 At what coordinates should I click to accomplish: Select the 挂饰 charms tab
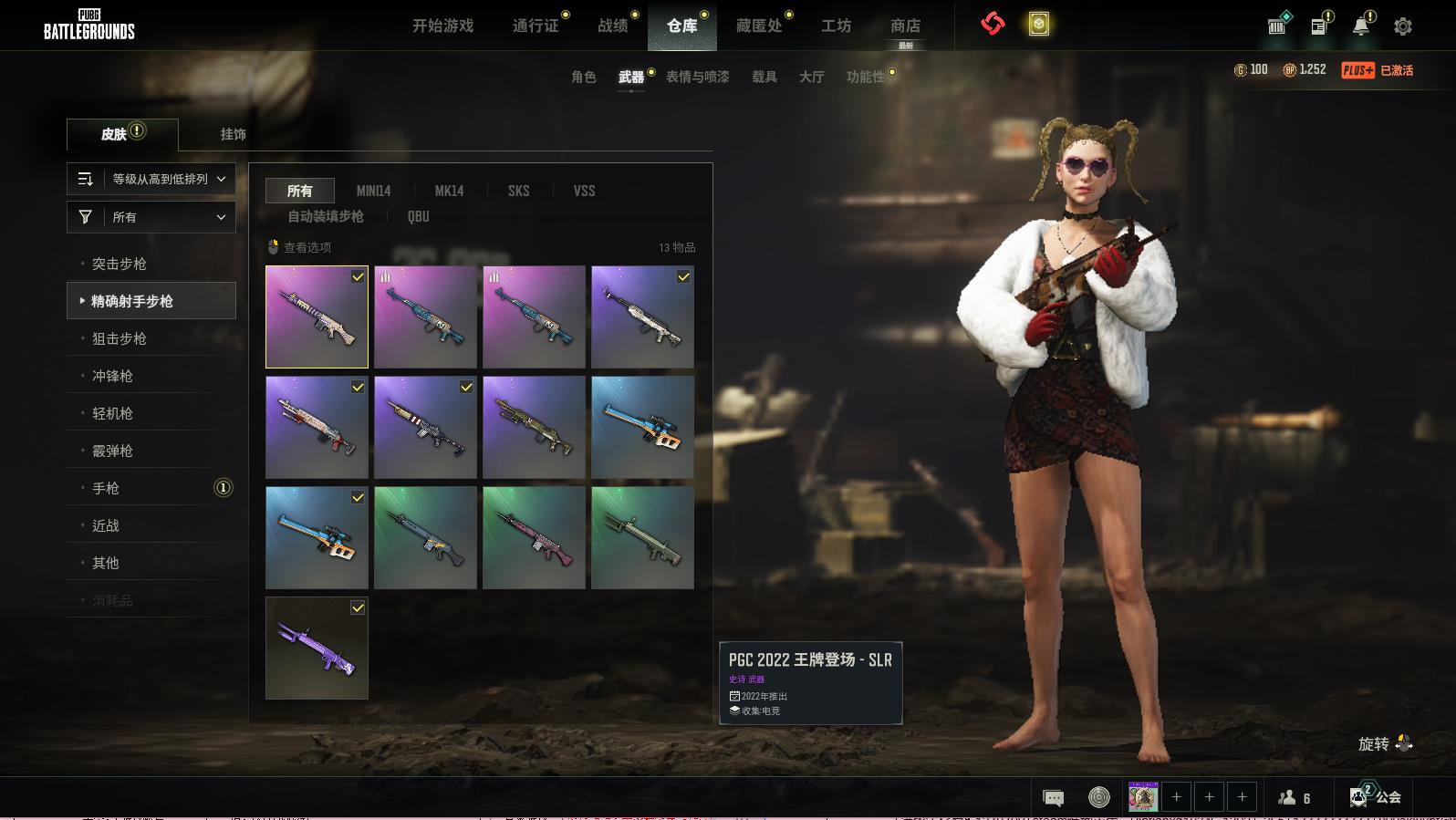[233, 134]
